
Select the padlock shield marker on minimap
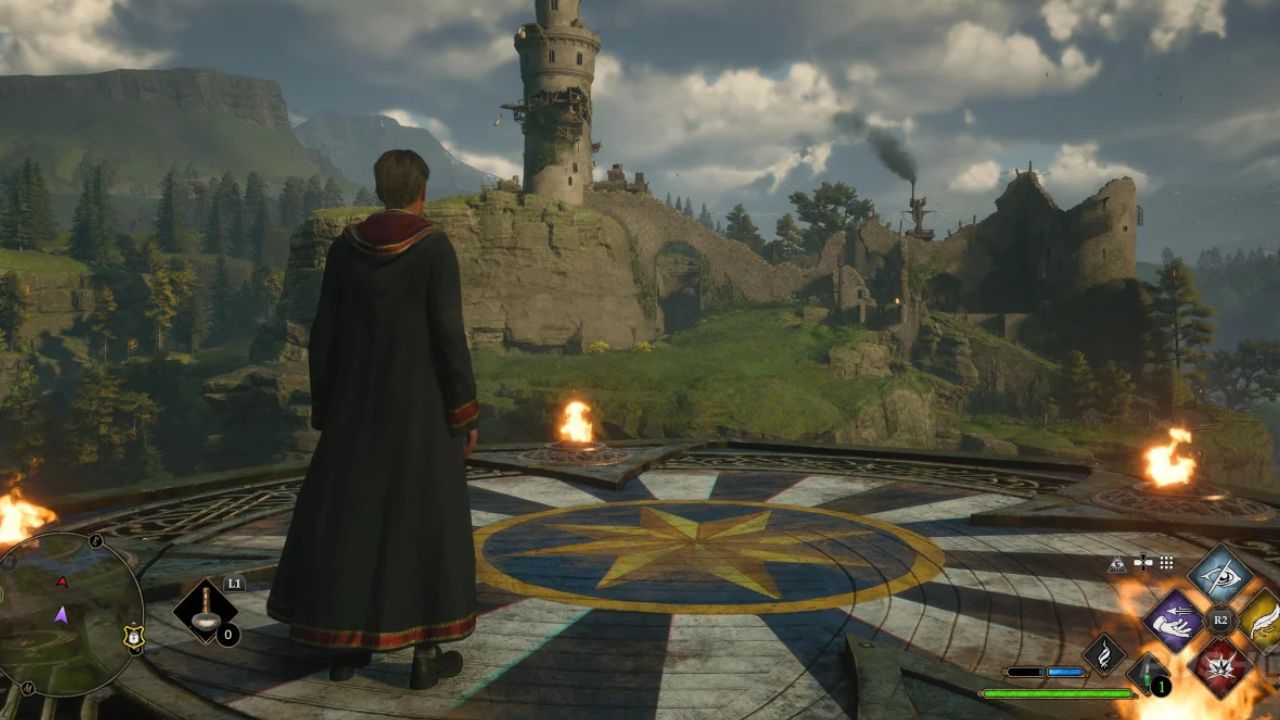pos(133,635)
